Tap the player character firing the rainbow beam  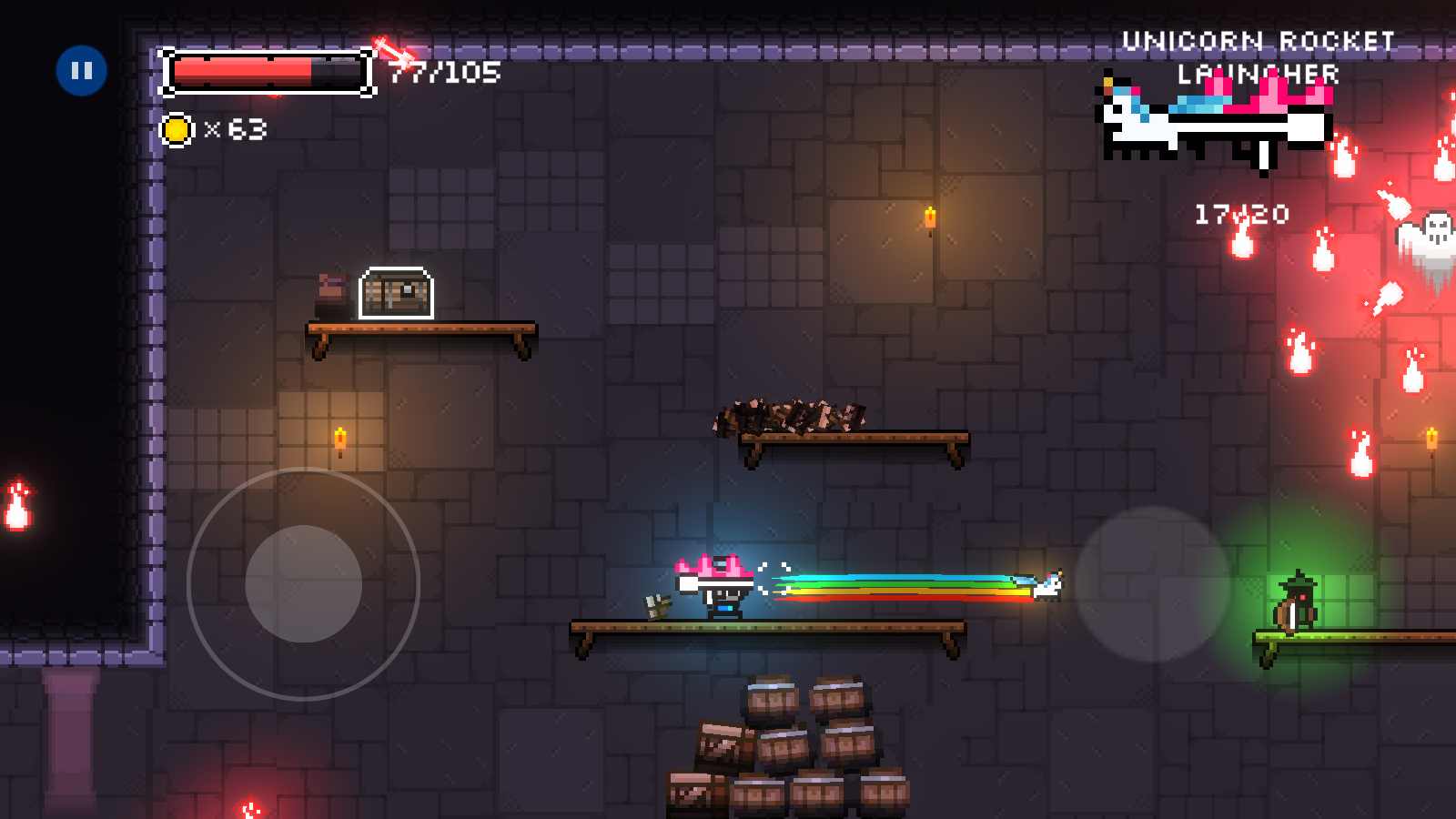point(723,591)
